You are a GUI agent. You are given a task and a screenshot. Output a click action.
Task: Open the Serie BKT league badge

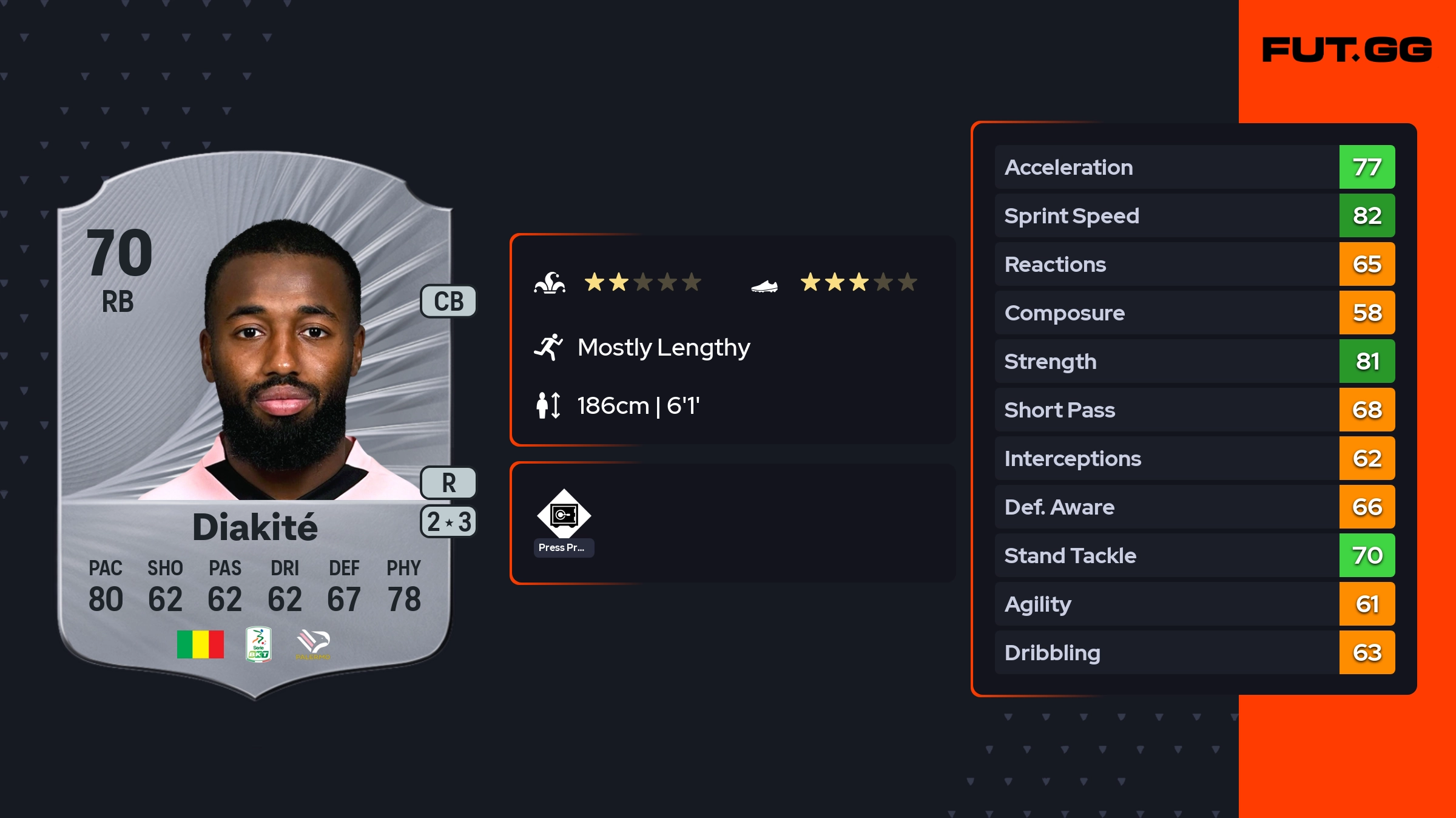[258, 644]
